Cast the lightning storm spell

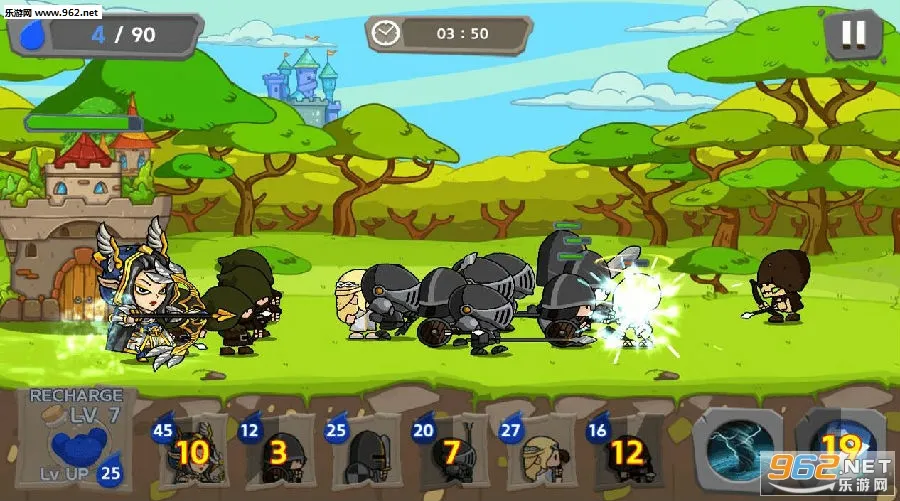click(x=740, y=447)
